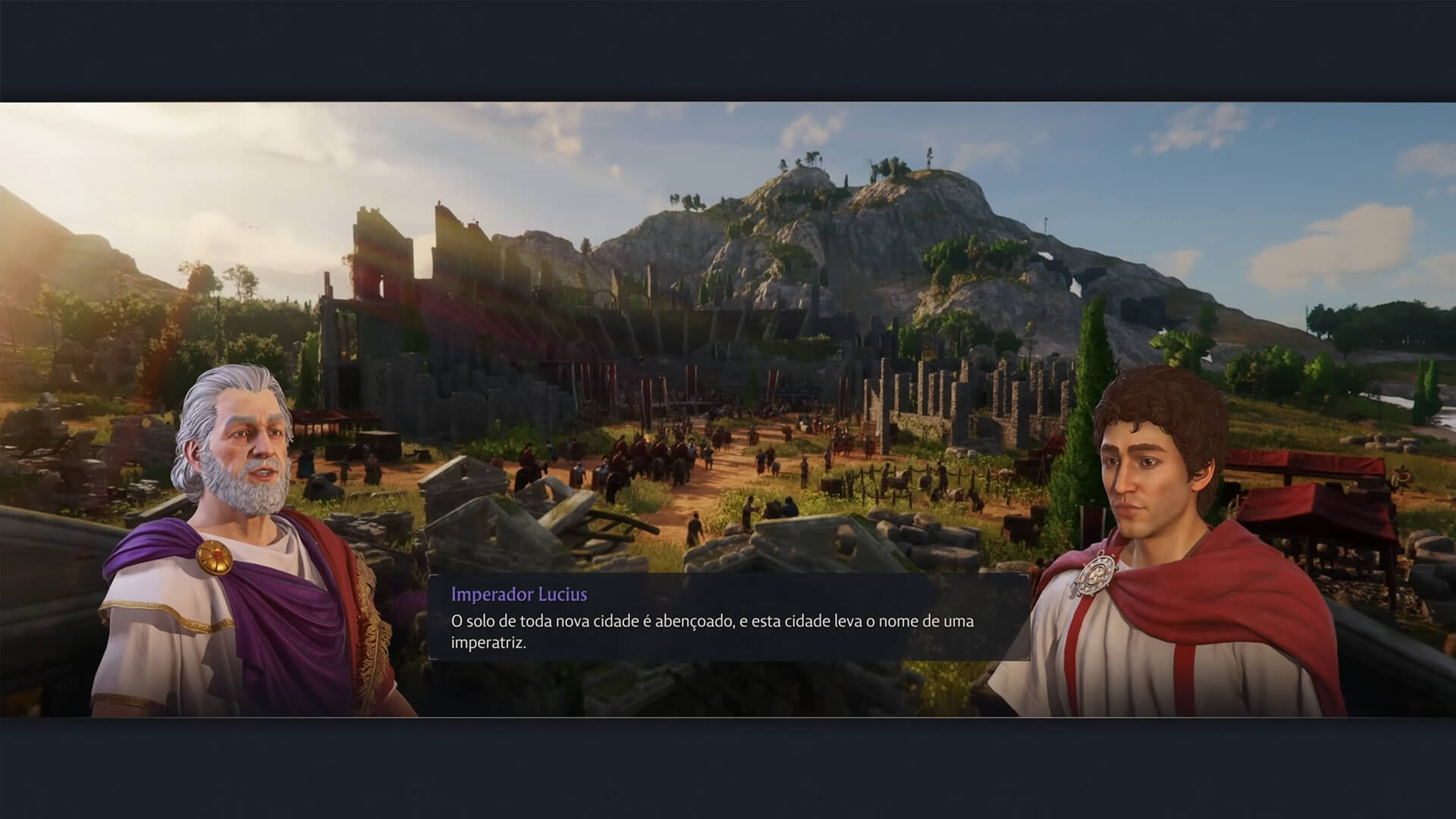Click the rocky mountain peak on the horizon
Viewport: 1456px width, 819px height.
coord(827,190)
